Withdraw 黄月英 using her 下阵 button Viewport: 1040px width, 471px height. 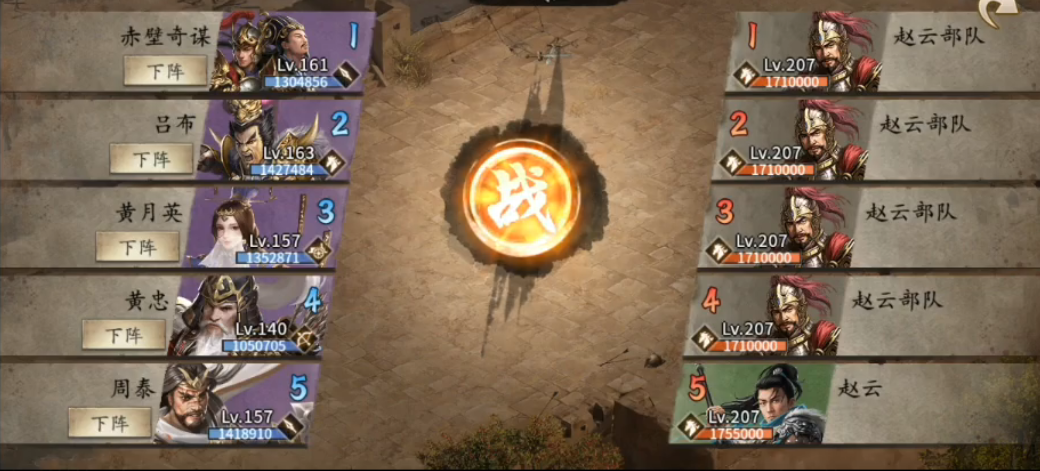pyautogui.click(x=138, y=246)
